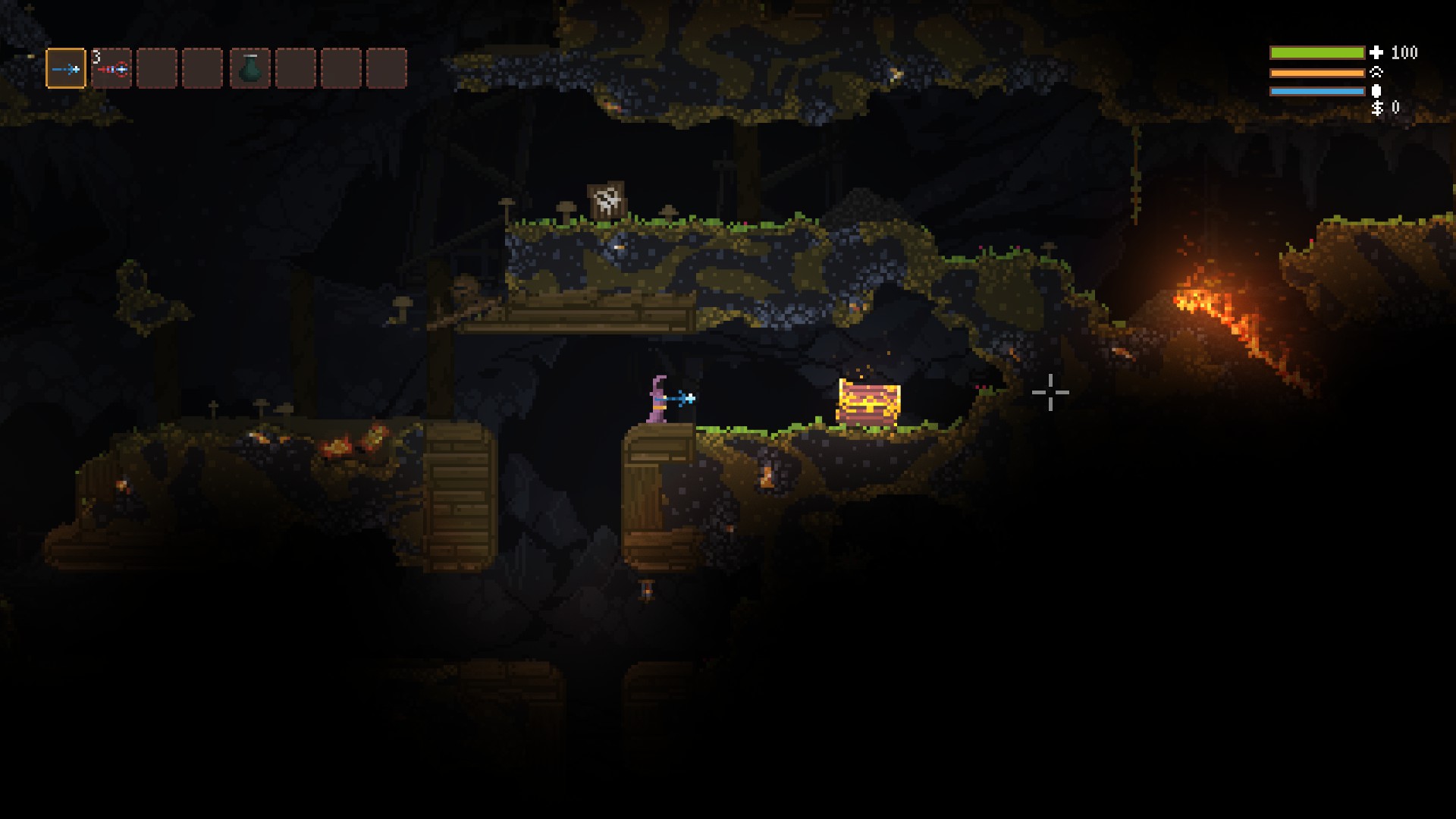This screenshot has width=1456, height=819.
Task: Select the empty third hotbar slot
Action: click(157, 68)
